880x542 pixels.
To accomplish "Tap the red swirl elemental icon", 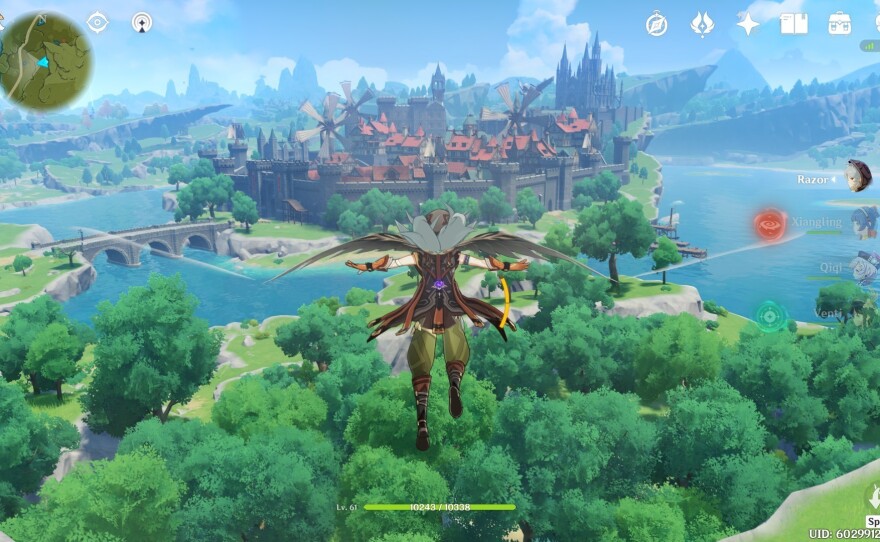I will [x=770, y=224].
